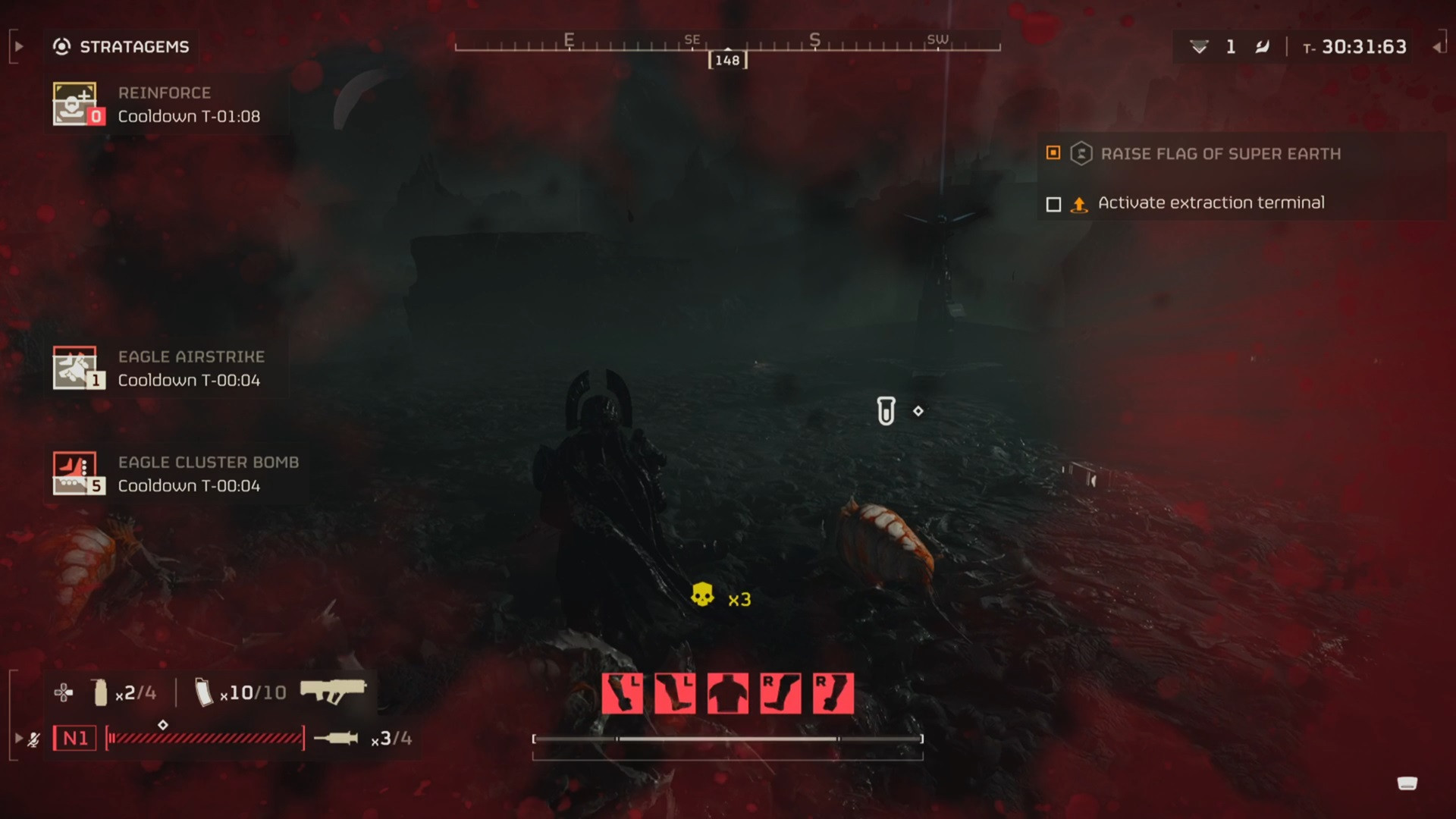Choose the Eagle Airstrike stratagem icon

(74, 368)
